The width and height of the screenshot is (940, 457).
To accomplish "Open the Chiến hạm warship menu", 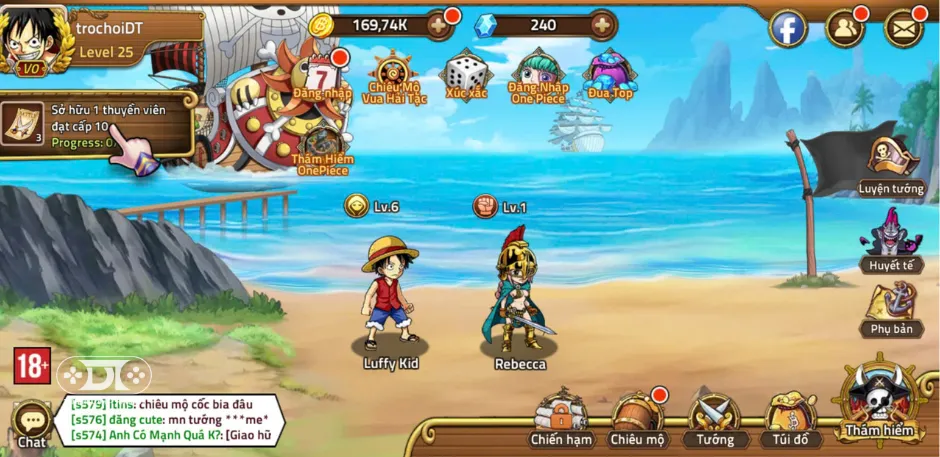I will 561,417.
